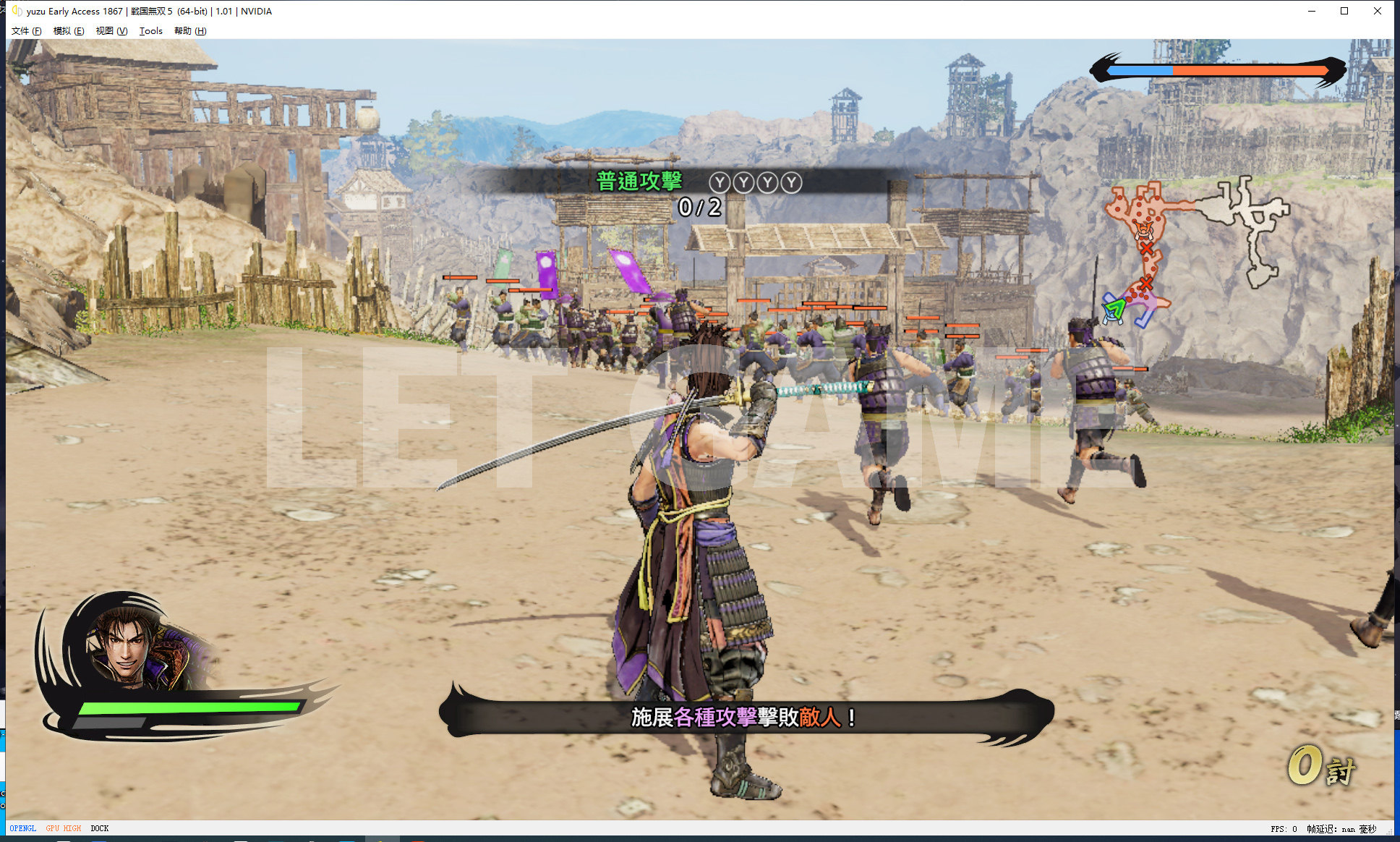
Task: Toggle the GPU HIGH accuracy button
Action: click(x=64, y=828)
